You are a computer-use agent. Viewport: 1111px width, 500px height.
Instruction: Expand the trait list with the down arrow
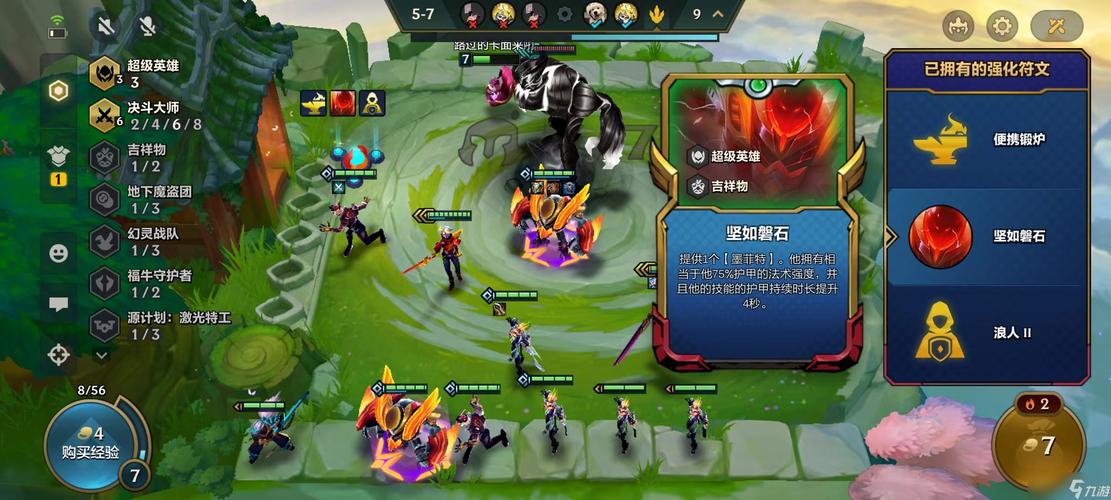(x=101, y=354)
